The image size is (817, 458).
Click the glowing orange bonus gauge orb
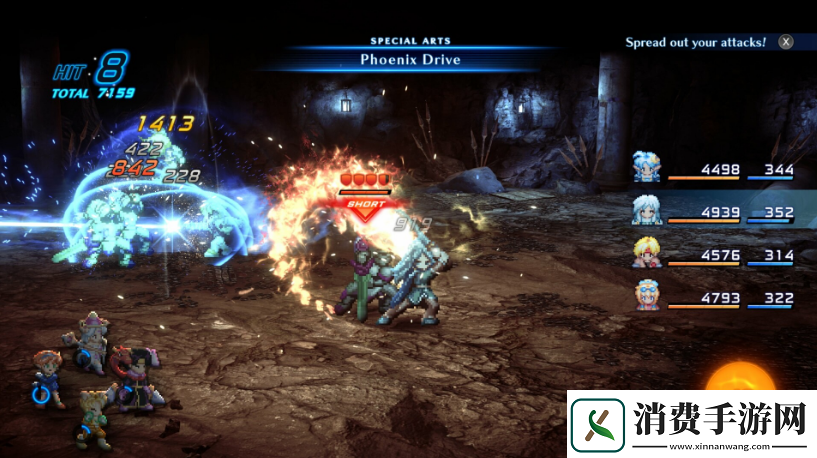[x=738, y=383]
